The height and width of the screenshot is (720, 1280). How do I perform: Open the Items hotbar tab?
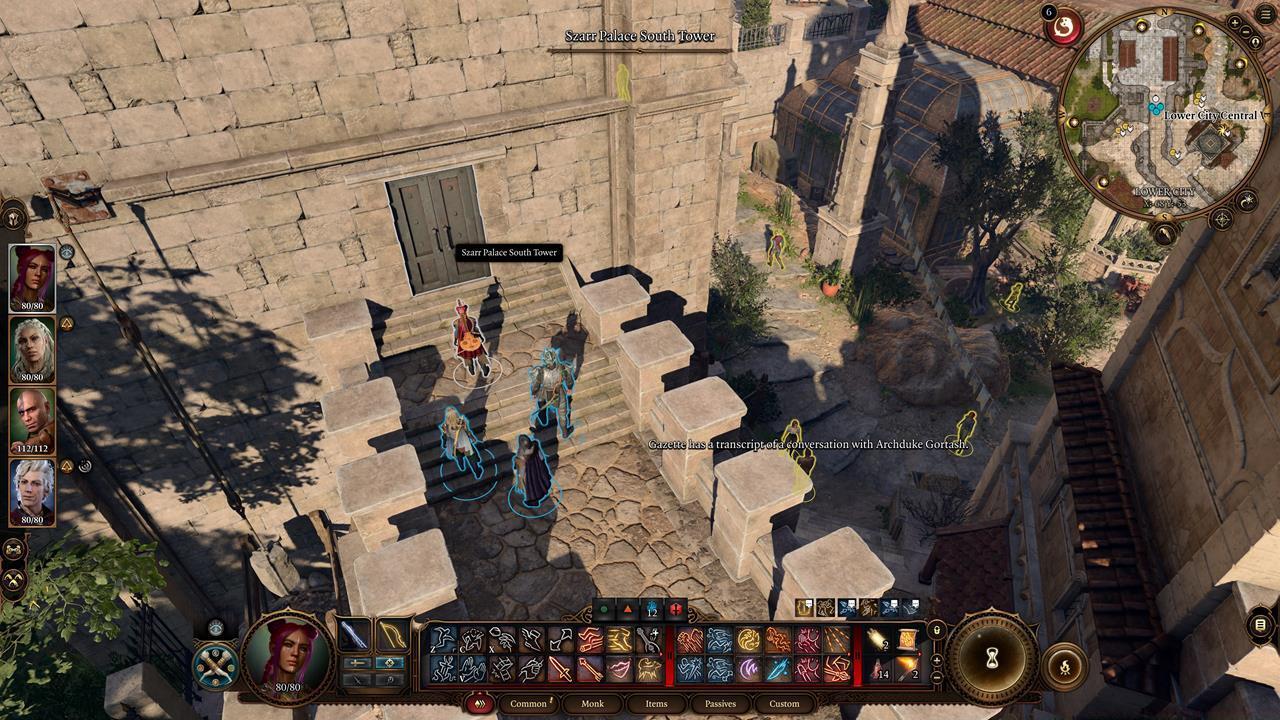point(655,704)
